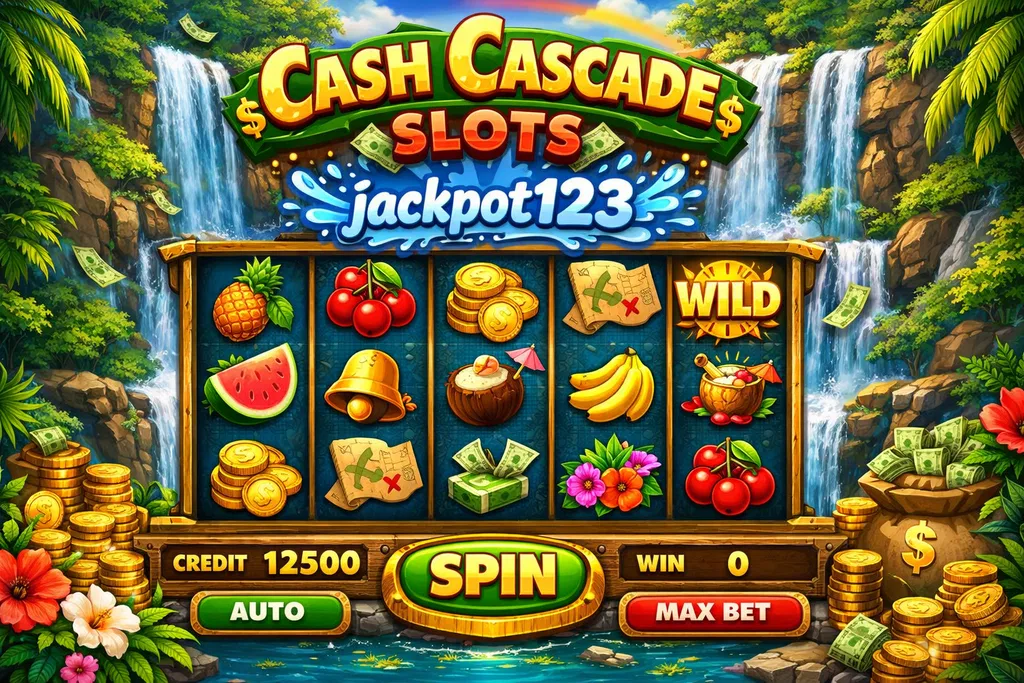Select the red MAX BET button
Screen dimensions: 1024x683
pyautogui.click(x=714, y=612)
